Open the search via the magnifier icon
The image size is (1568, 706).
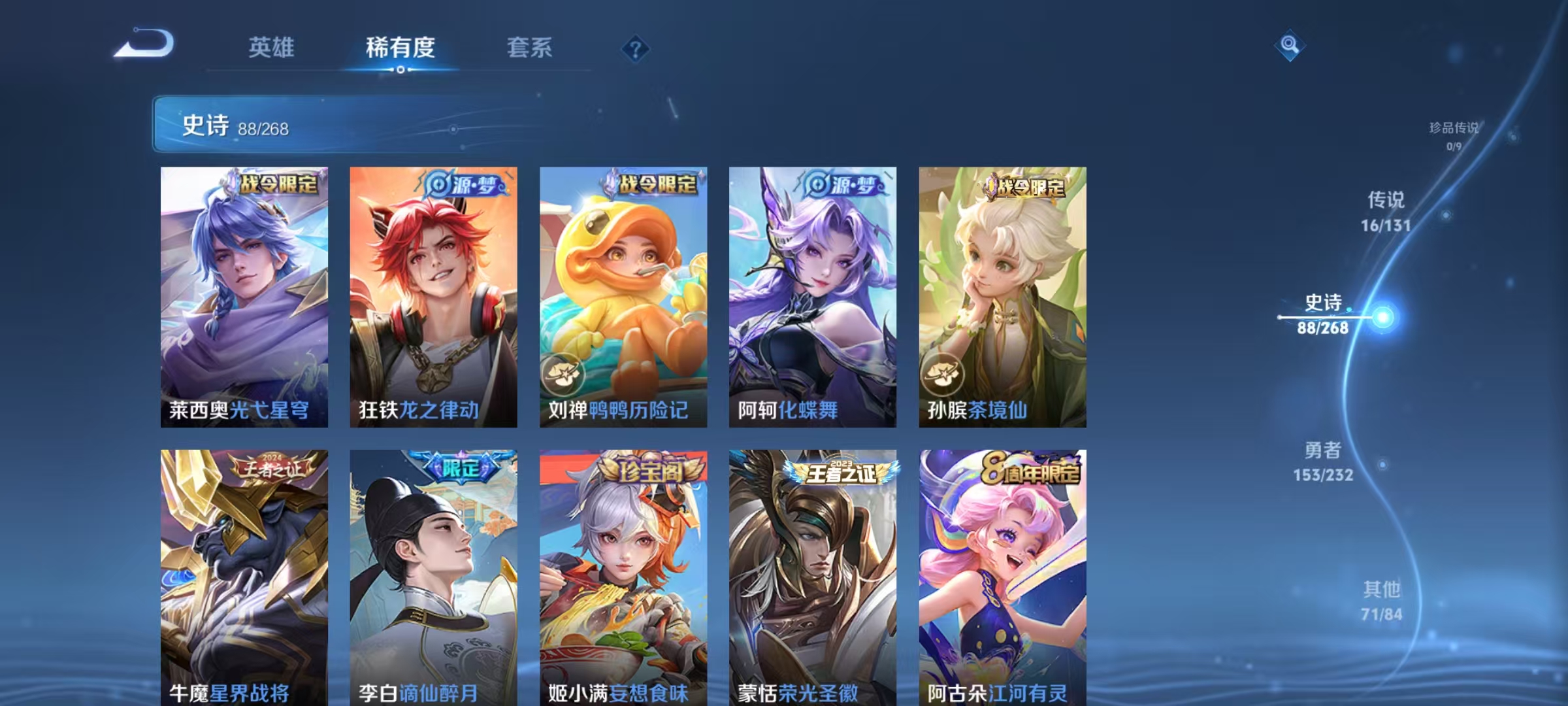pyautogui.click(x=1290, y=44)
